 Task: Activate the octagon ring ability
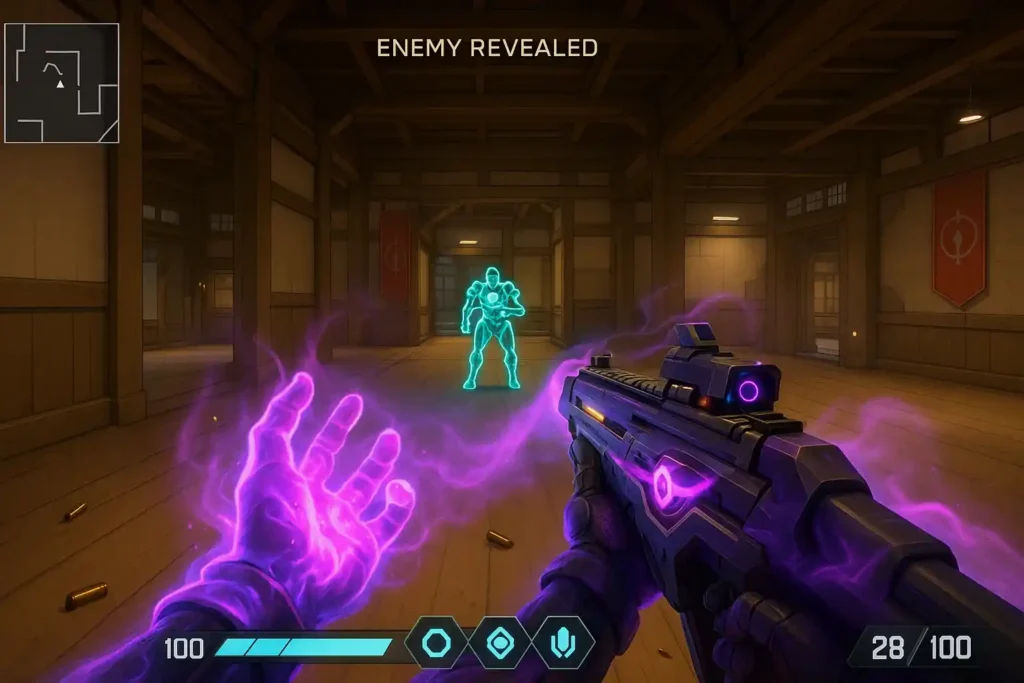[436, 642]
